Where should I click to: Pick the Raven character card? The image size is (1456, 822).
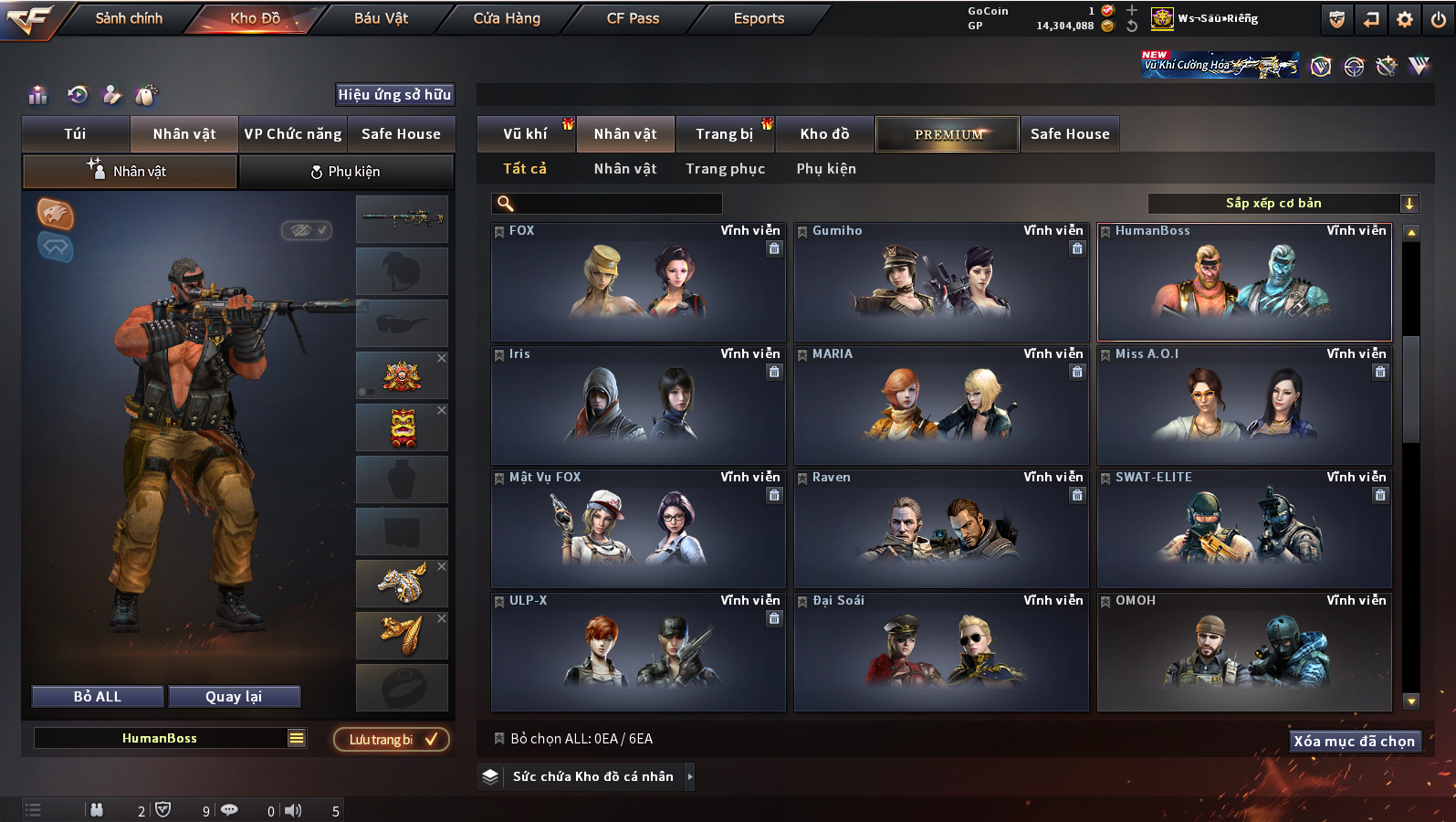(x=940, y=530)
